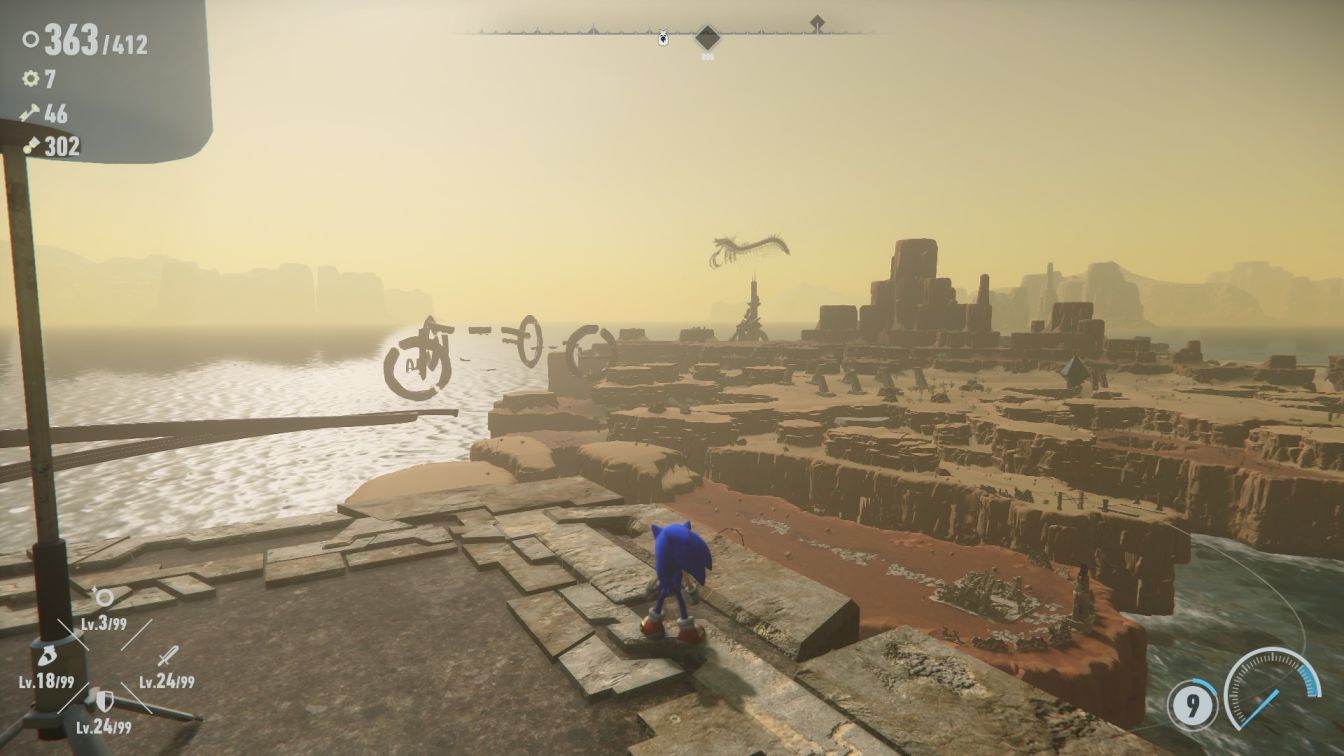
Task: Click the portal gear icon beside 7
Action: [x=31, y=78]
